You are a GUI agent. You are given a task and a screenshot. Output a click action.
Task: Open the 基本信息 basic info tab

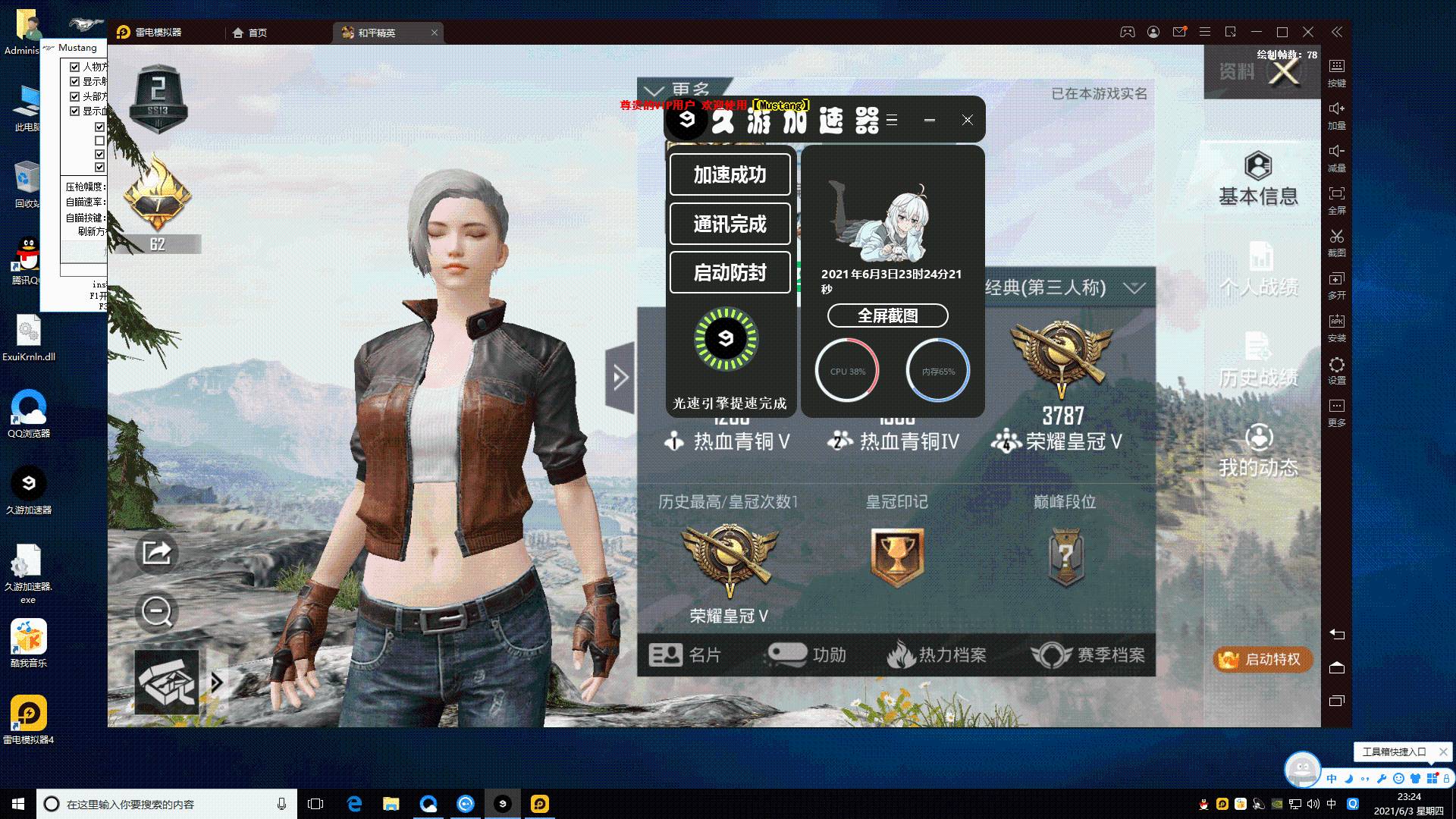pyautogui.click(x=1258, y=180)
